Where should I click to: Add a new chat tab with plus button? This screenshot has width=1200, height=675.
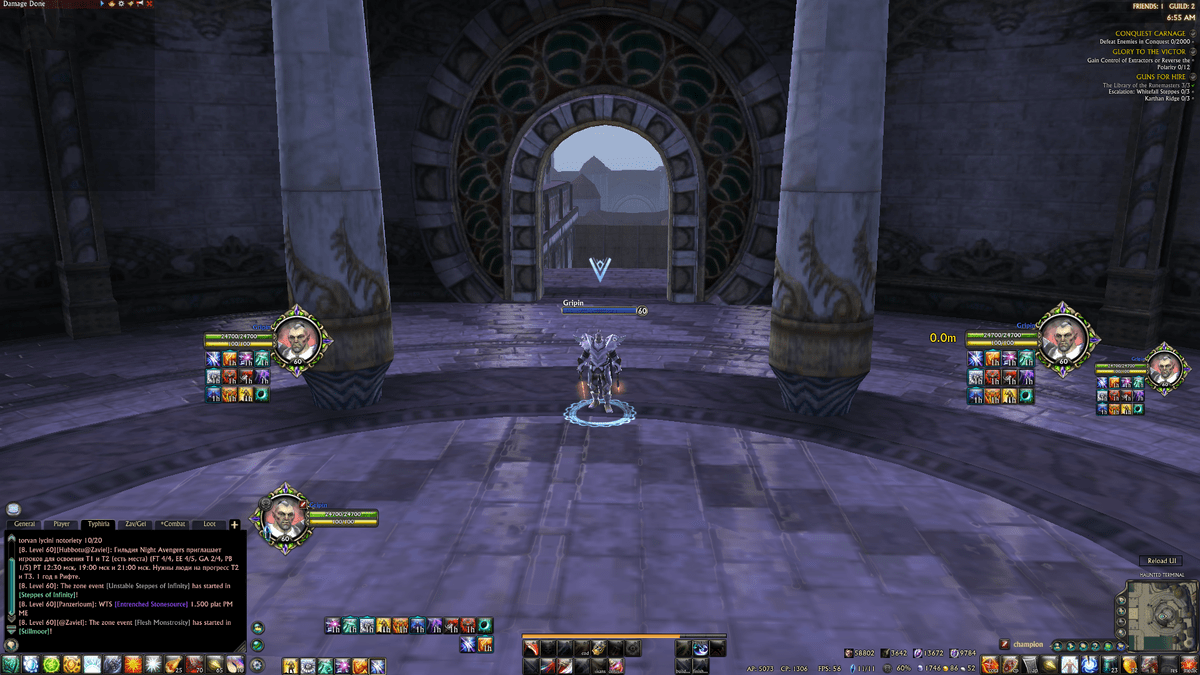click(234, 524)
